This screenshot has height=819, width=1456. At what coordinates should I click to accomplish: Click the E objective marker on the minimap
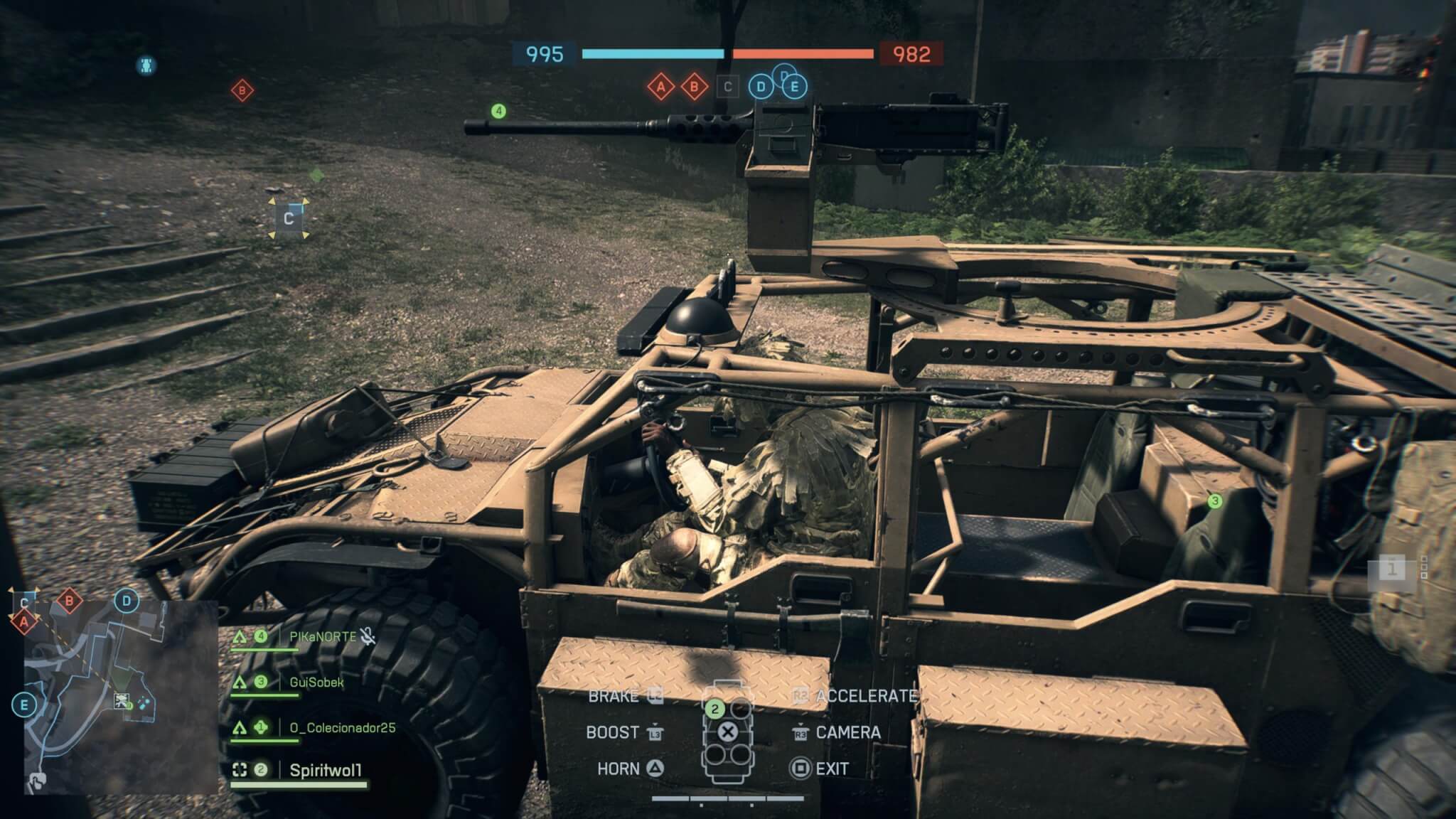[x=24, y=705]
